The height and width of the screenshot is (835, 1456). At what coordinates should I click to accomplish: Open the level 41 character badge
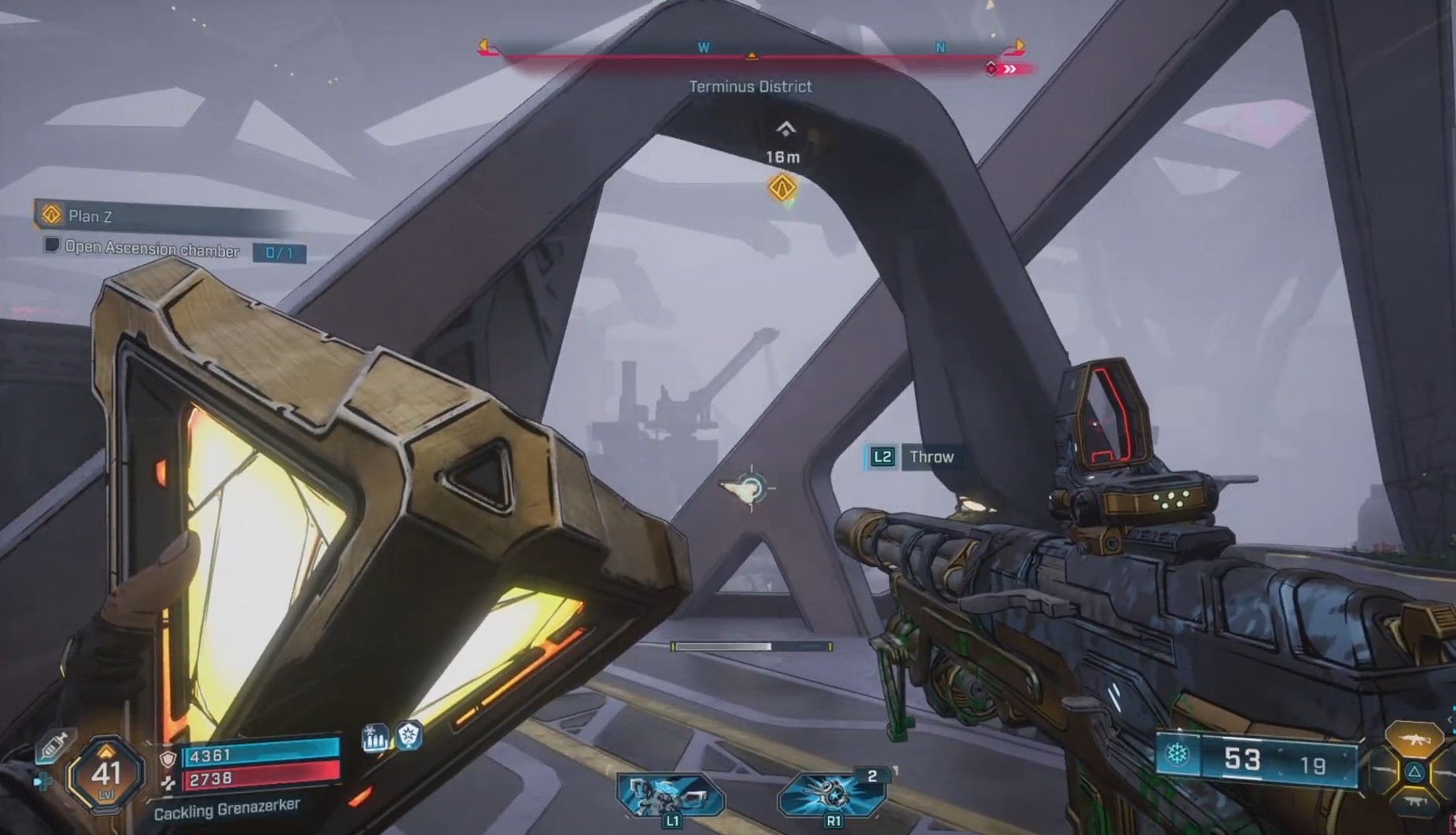tap(105, 774)
